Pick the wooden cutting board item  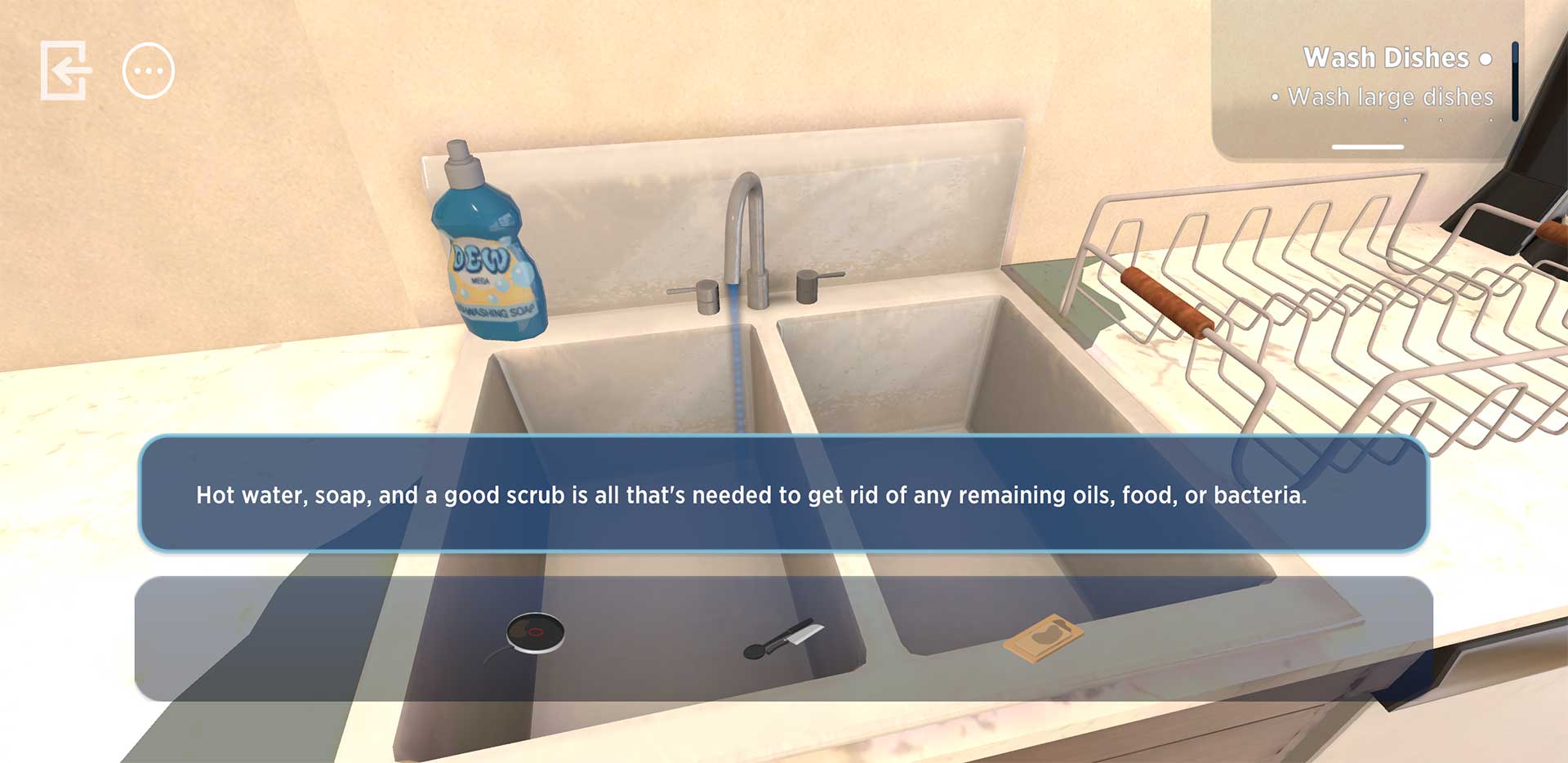point(1043,637)
